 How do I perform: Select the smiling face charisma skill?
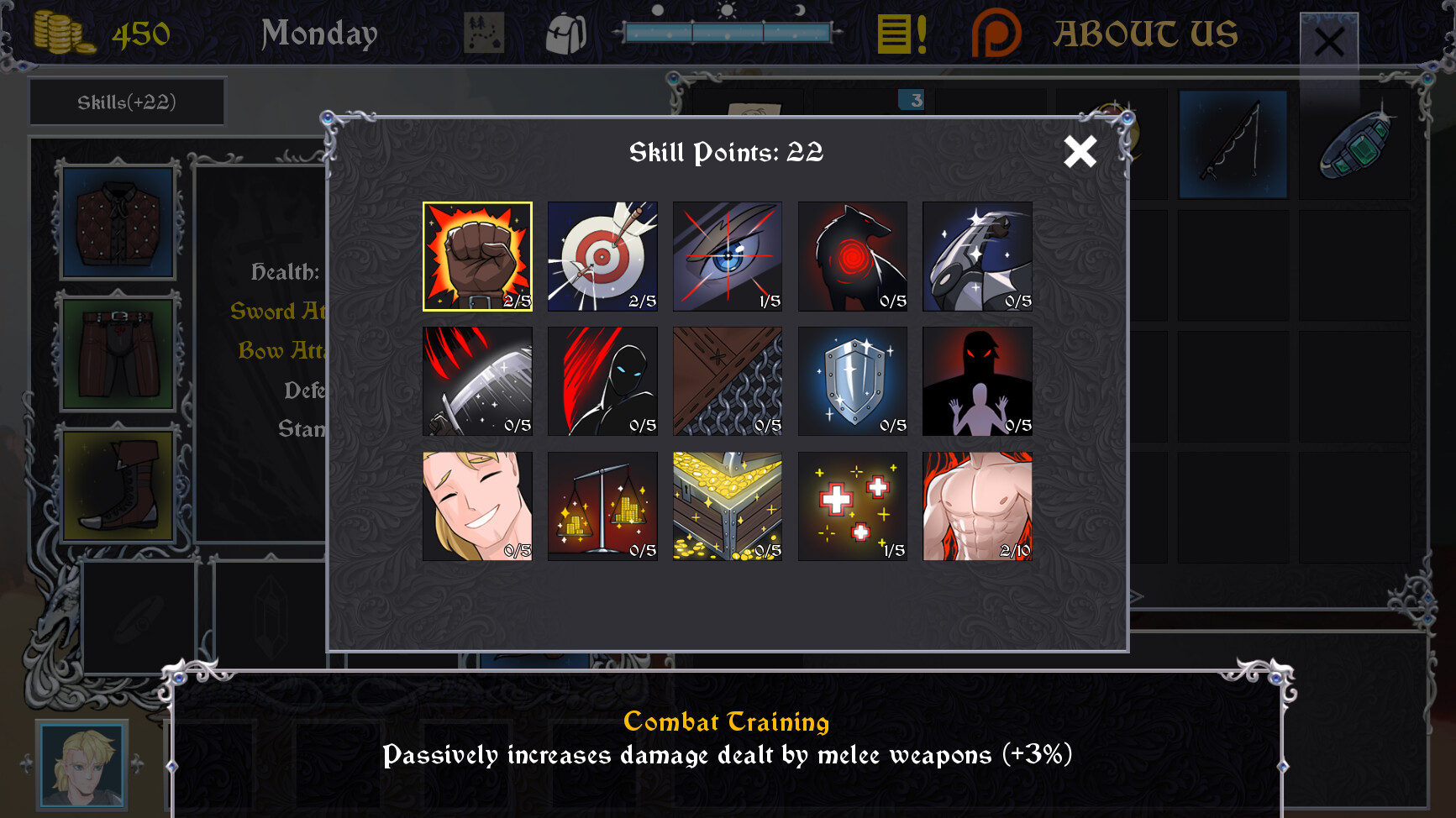click(477, 506)
